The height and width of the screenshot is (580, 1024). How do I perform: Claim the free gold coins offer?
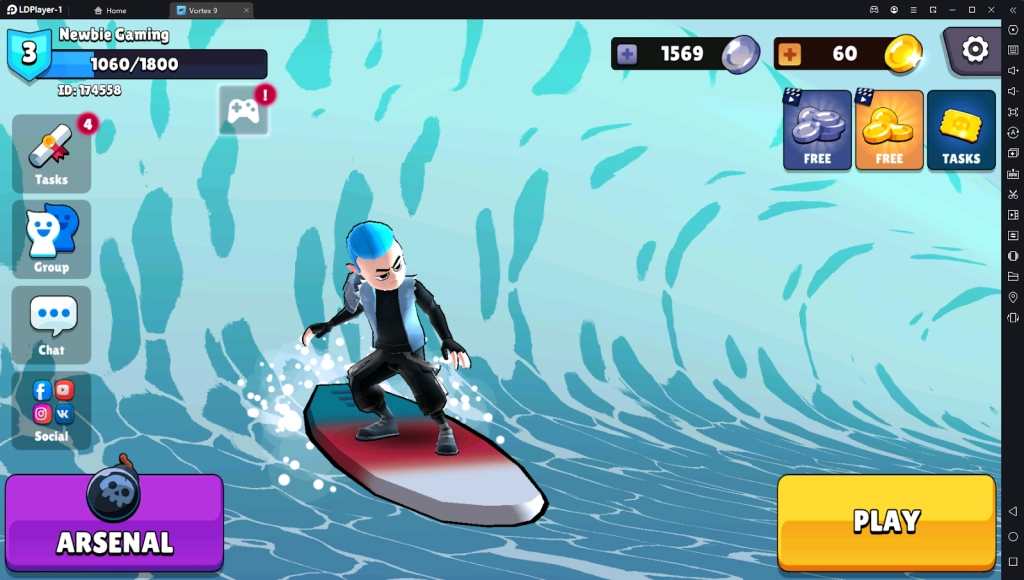pos(889,130)
